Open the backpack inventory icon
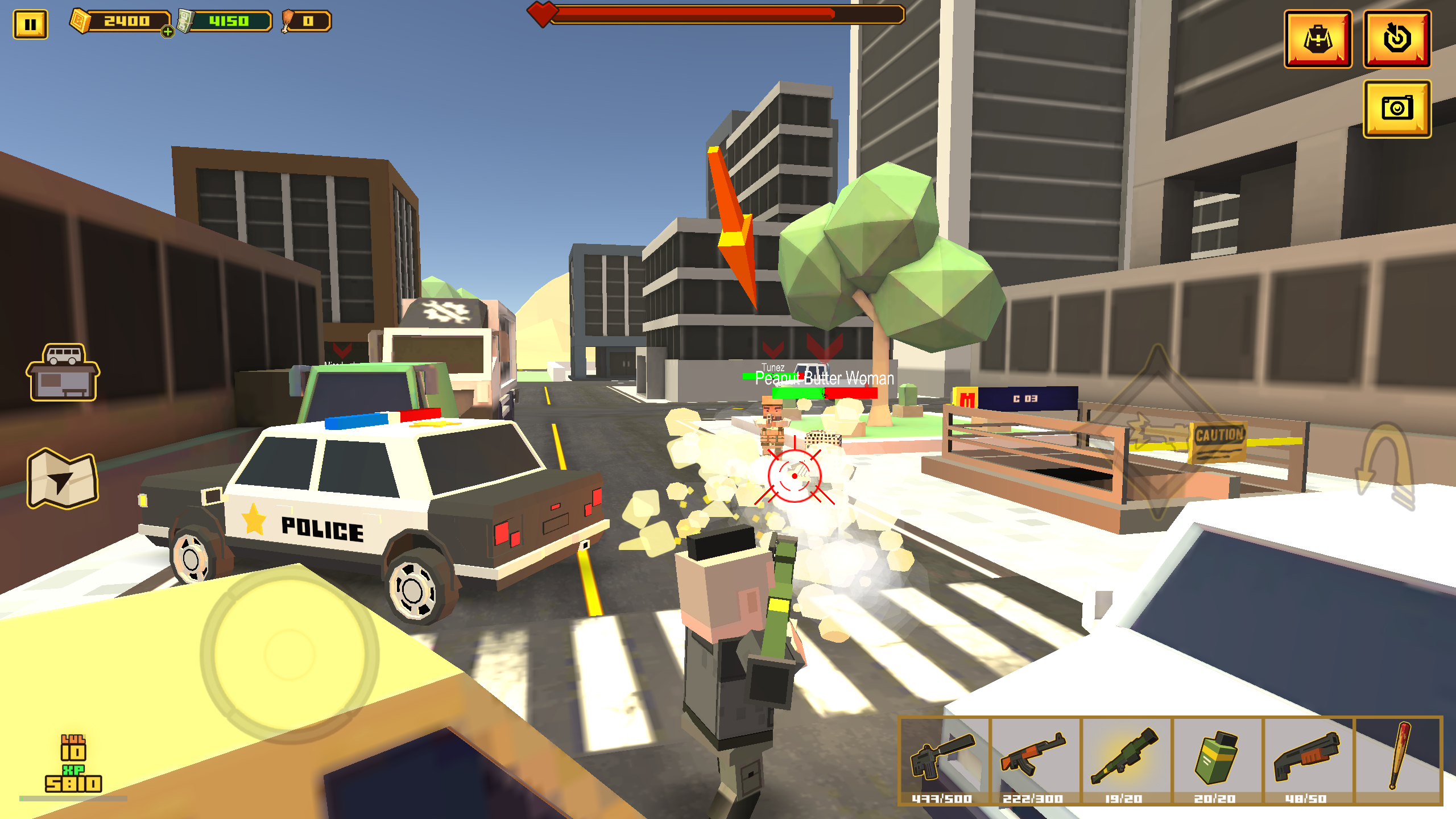Image resolution: width=1456 pixels, height=819 pixels. click(1319, 40)
